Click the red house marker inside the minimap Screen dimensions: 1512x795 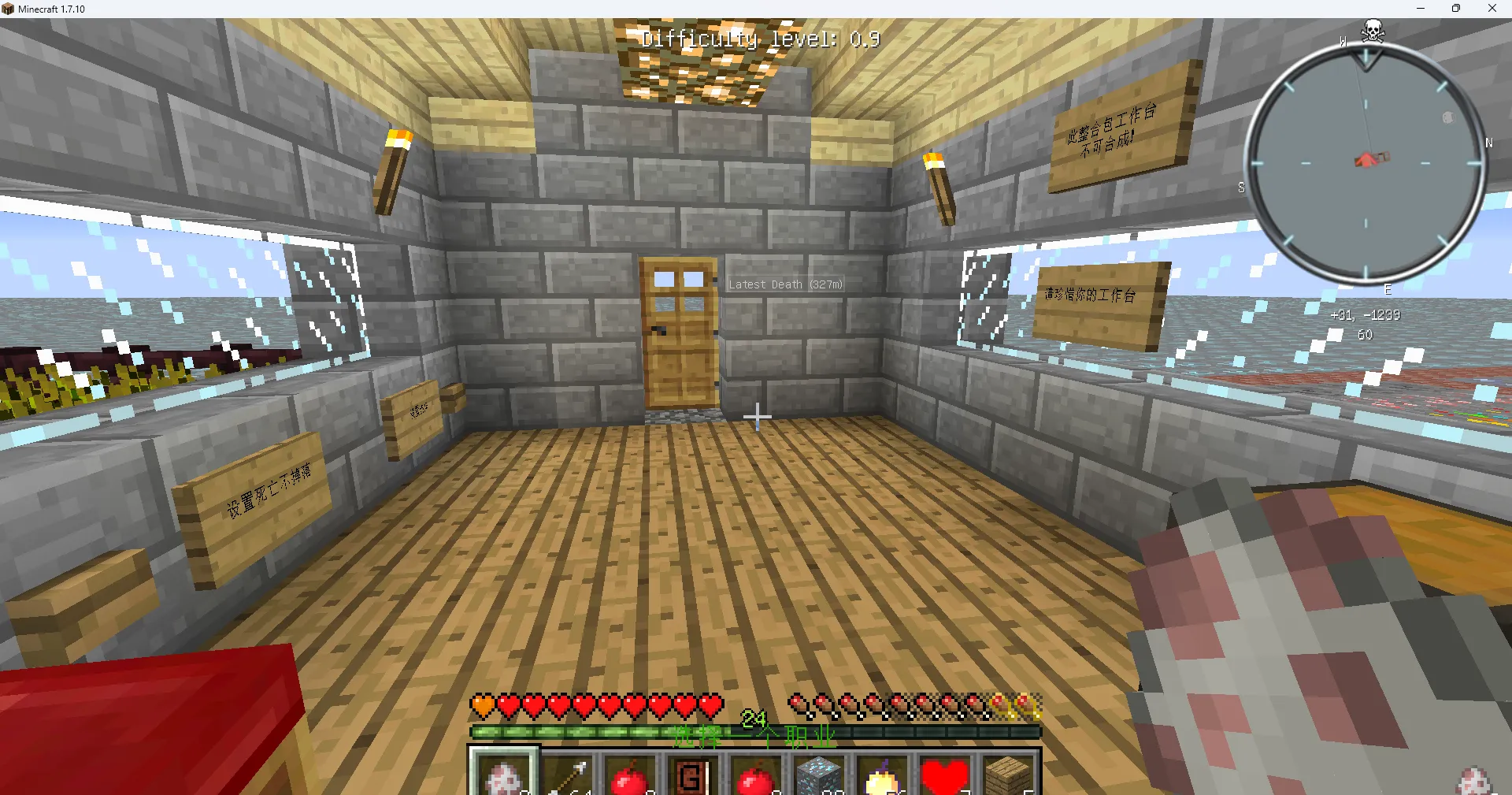click(x=1369, y=158)
